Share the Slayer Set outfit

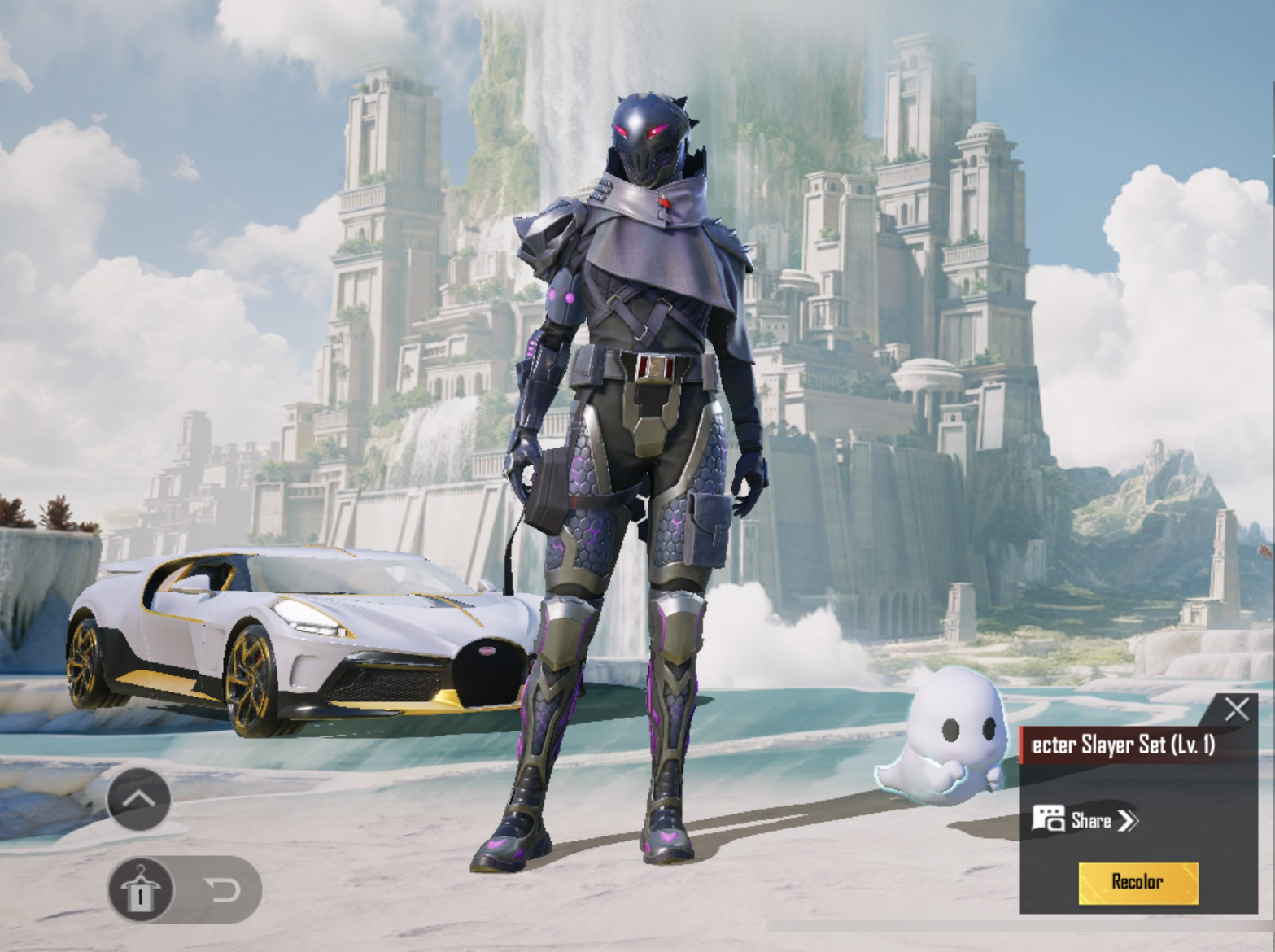[x=1085, y=819]
